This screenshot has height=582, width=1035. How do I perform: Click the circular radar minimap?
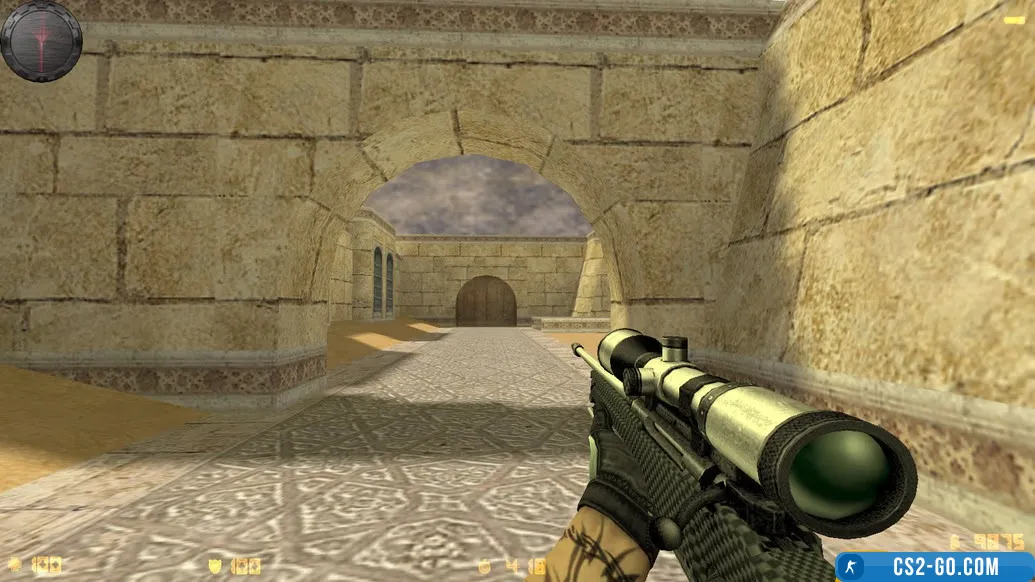pos(41,40)
